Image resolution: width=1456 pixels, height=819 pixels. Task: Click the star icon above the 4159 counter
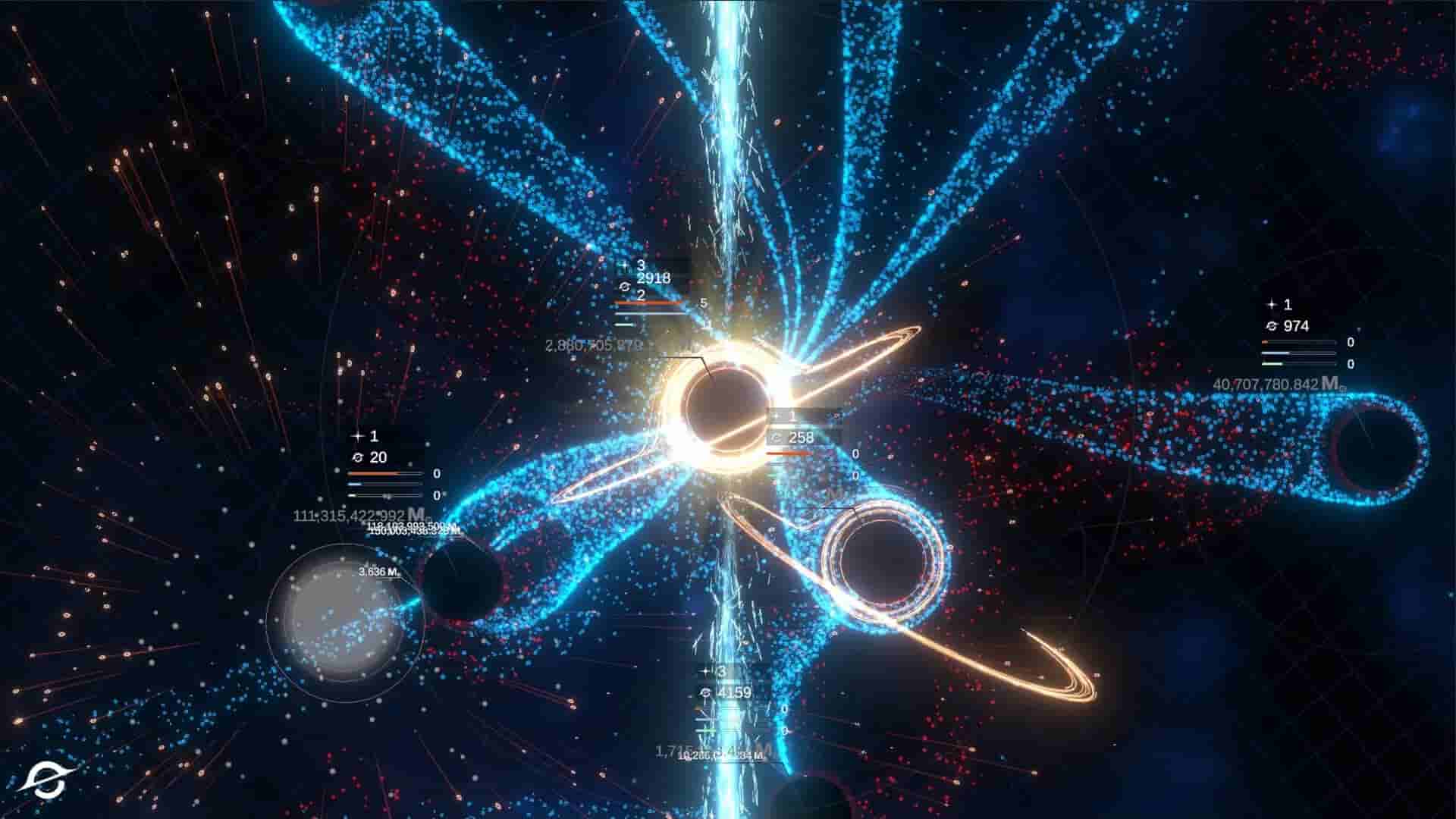pos(705,671)
